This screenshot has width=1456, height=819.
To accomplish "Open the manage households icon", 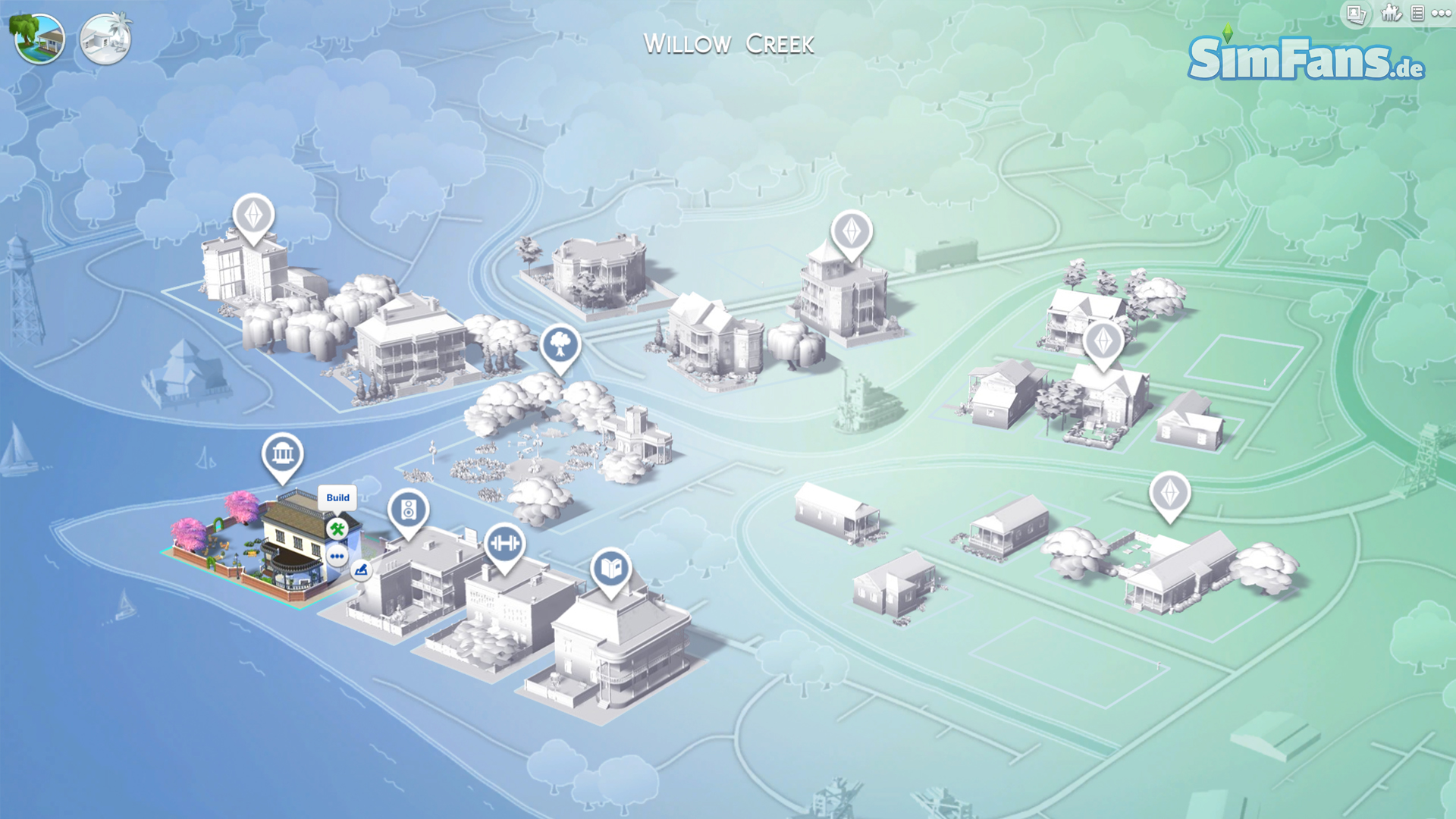I will (x=1391, y=14).
